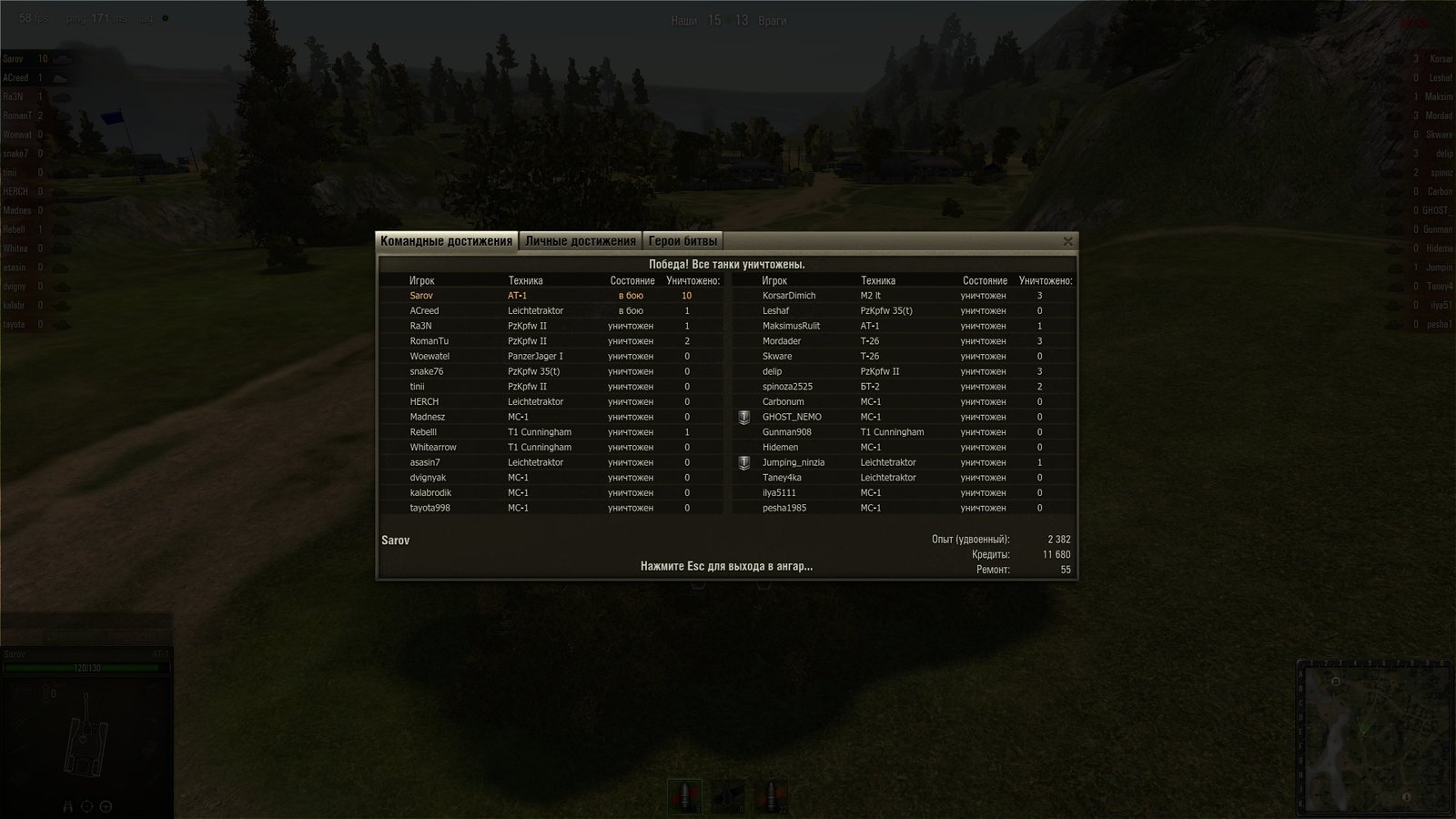This screenshot has height=819, width=1456.
Task: Open the Личные достижения tab
Action: coord(580,241)
